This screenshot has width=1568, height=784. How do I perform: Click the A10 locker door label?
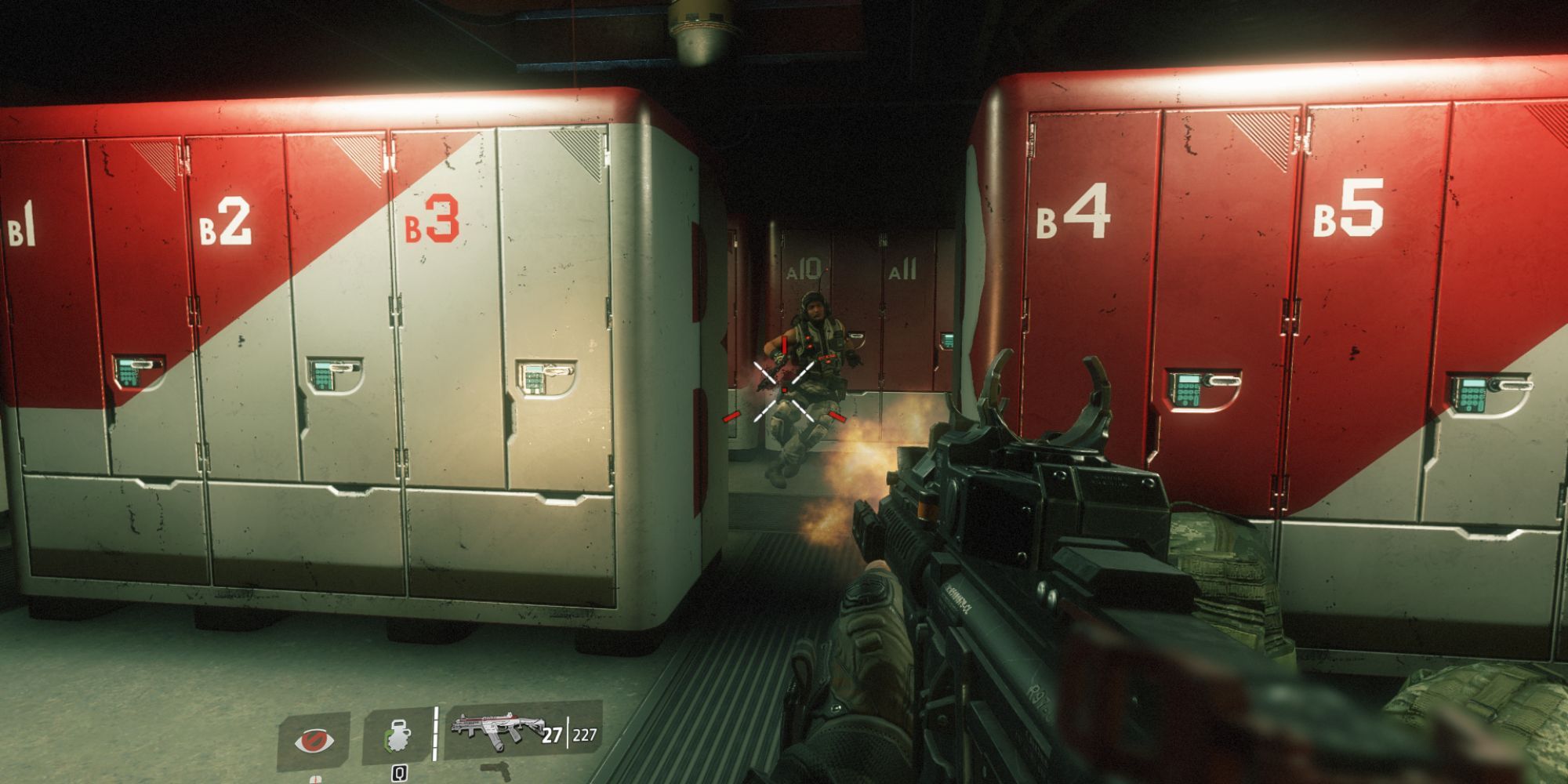click(x=803, y=267)
